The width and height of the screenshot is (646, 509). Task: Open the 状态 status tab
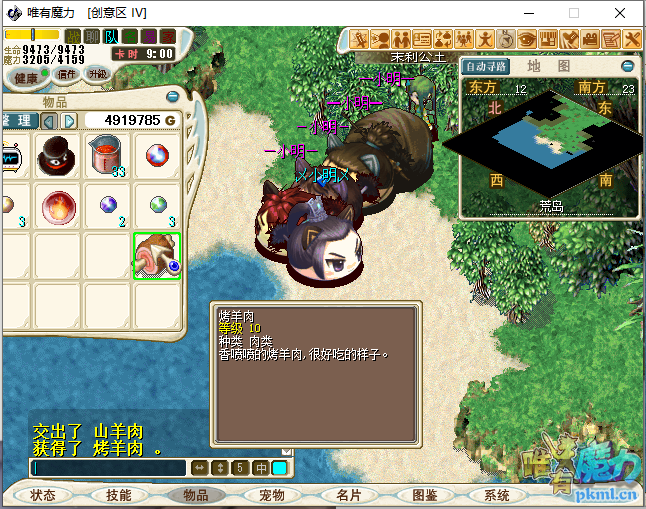coord(43,495)
